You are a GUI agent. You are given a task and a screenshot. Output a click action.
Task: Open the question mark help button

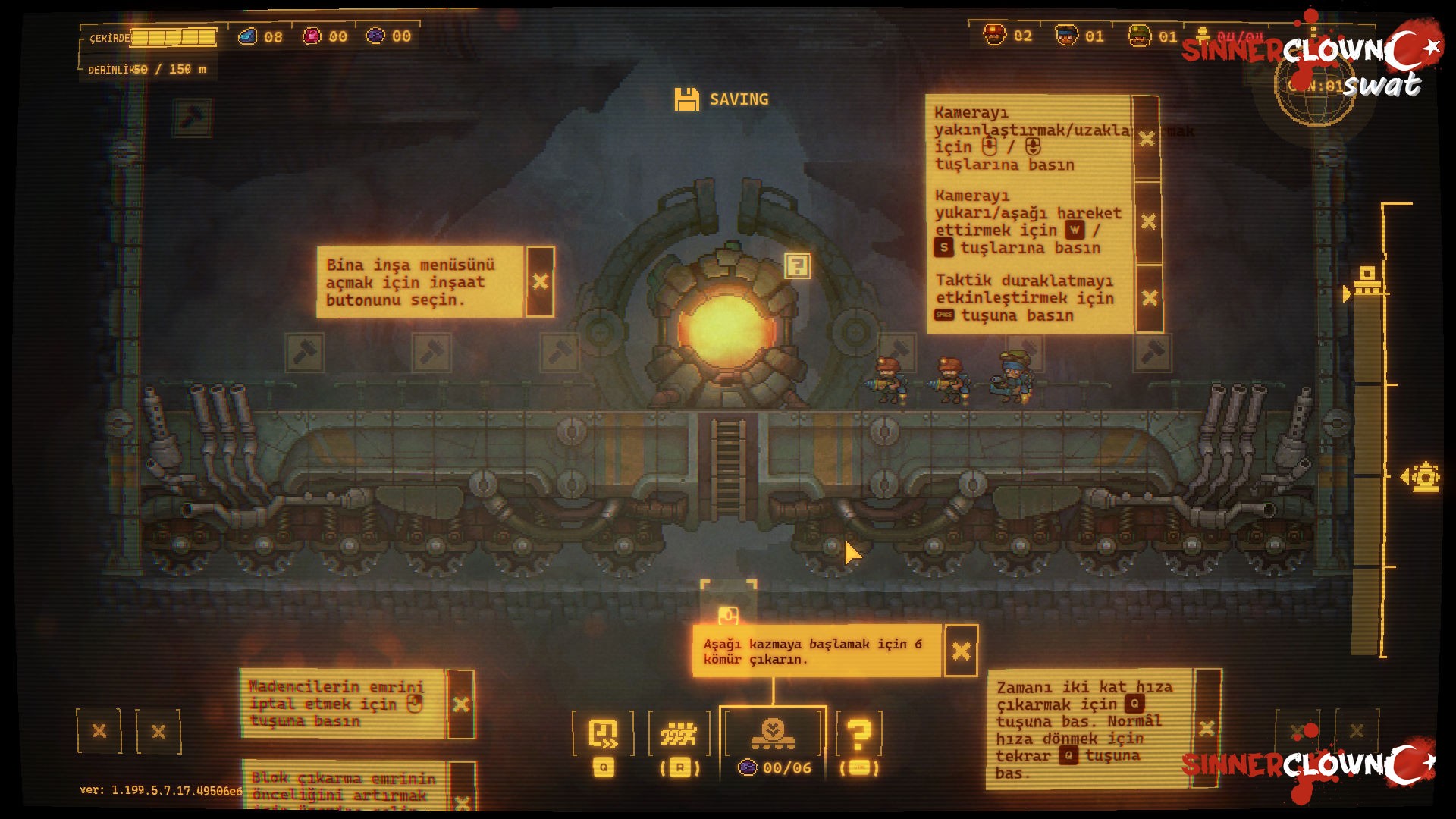[x=858, y=734]
